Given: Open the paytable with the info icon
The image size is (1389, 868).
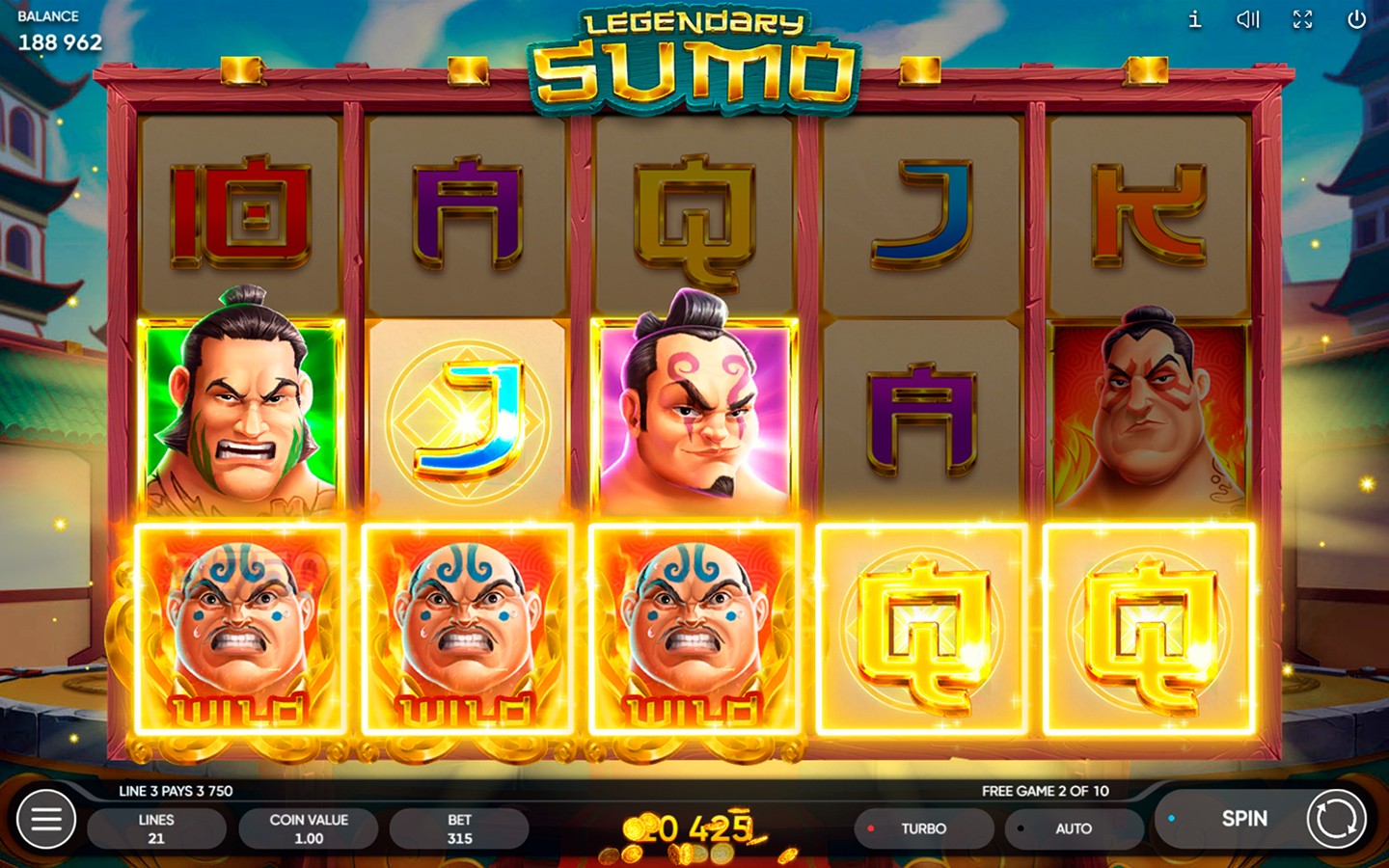Looking at the screenshot, I should pyautogui.click(x=1193, y=19).
